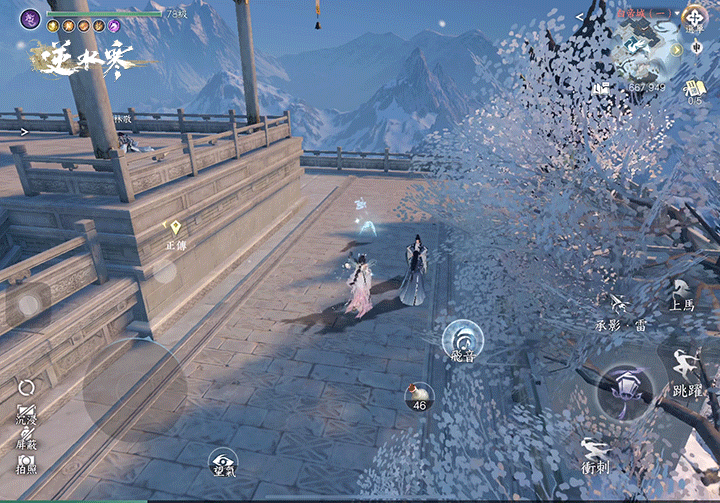Open the player avatar portrait
Image resolution: width=720 pixels, height=503 pixels.
click(x=31, y=18)
